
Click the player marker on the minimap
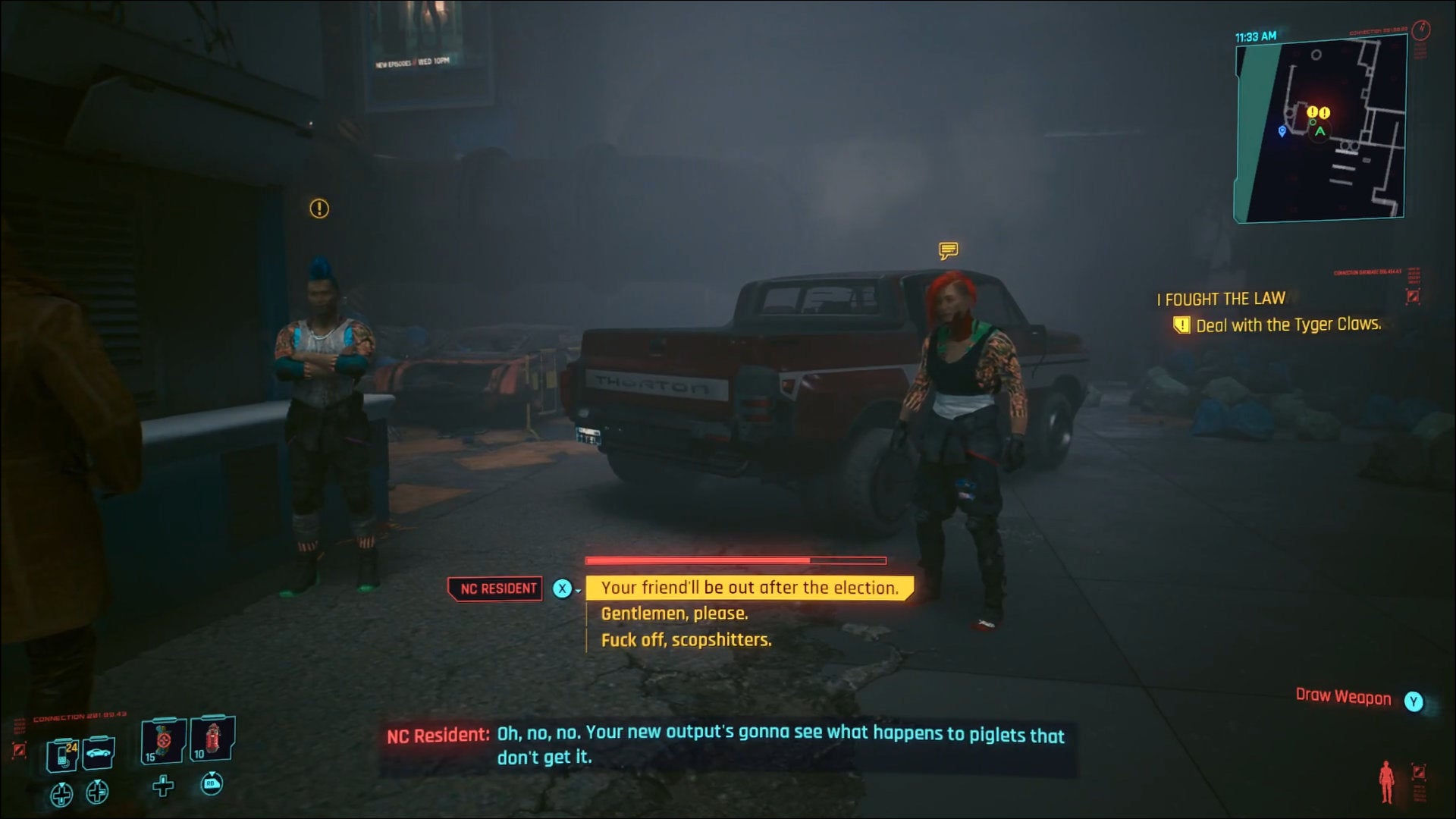pyautogui.click(x=1320, y=131)
